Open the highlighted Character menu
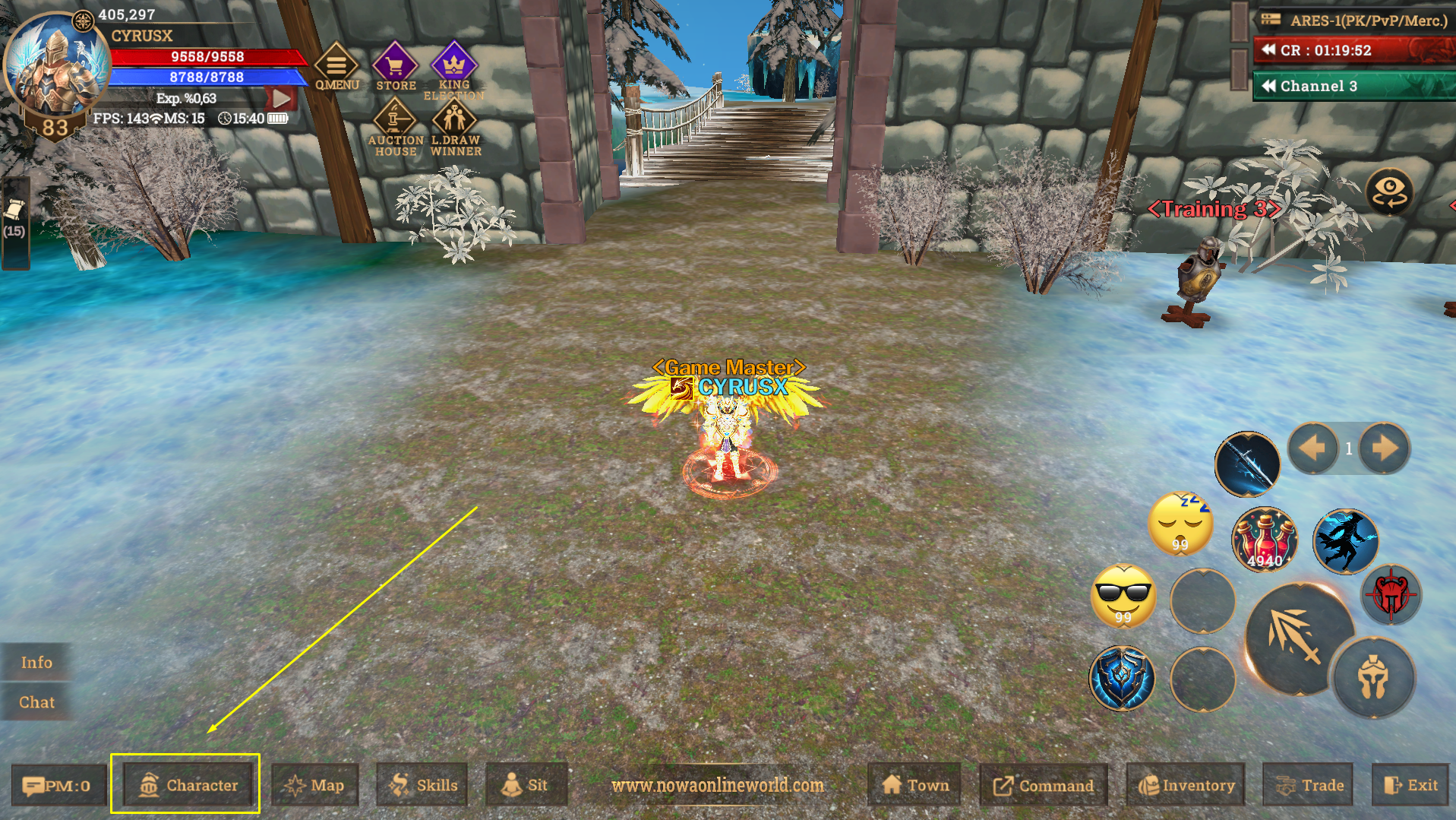Image resolution: width=1456 pixels, height=820 pixels. [x=186, y=784]
